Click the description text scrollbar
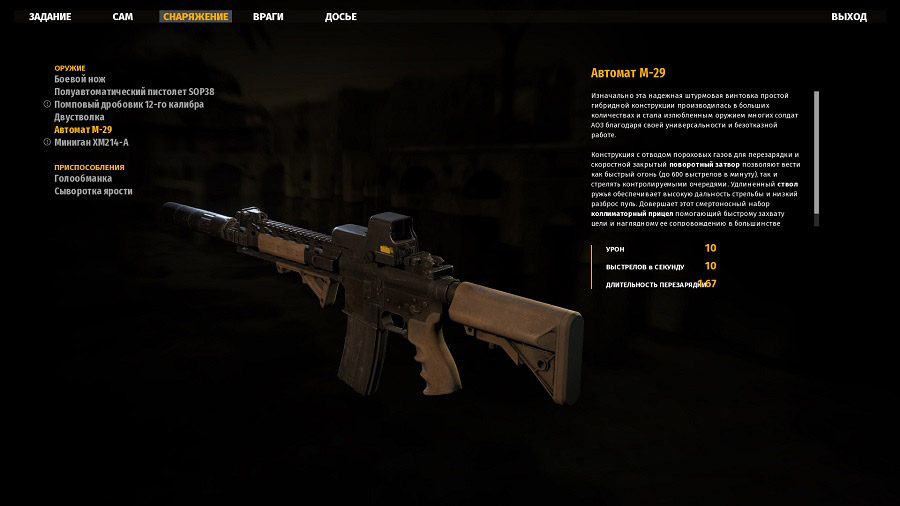The width and height of the screenshot is (900, 506). pyautogui.click(x=816, y=152)
